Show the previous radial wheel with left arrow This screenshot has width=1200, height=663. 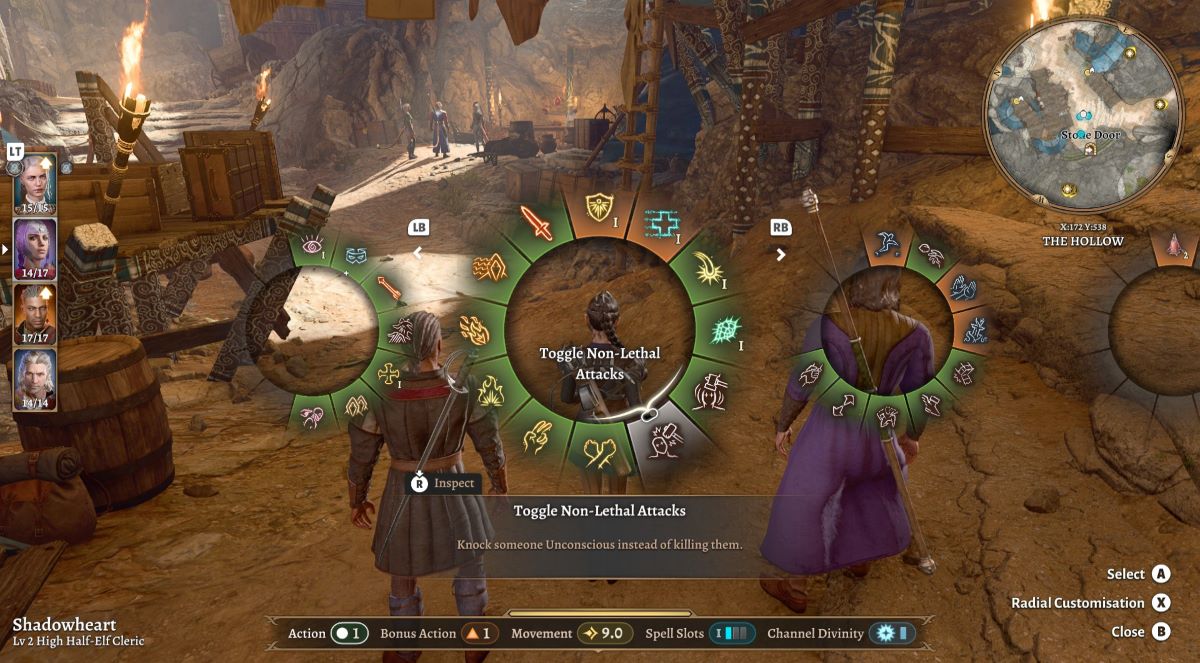419,253
